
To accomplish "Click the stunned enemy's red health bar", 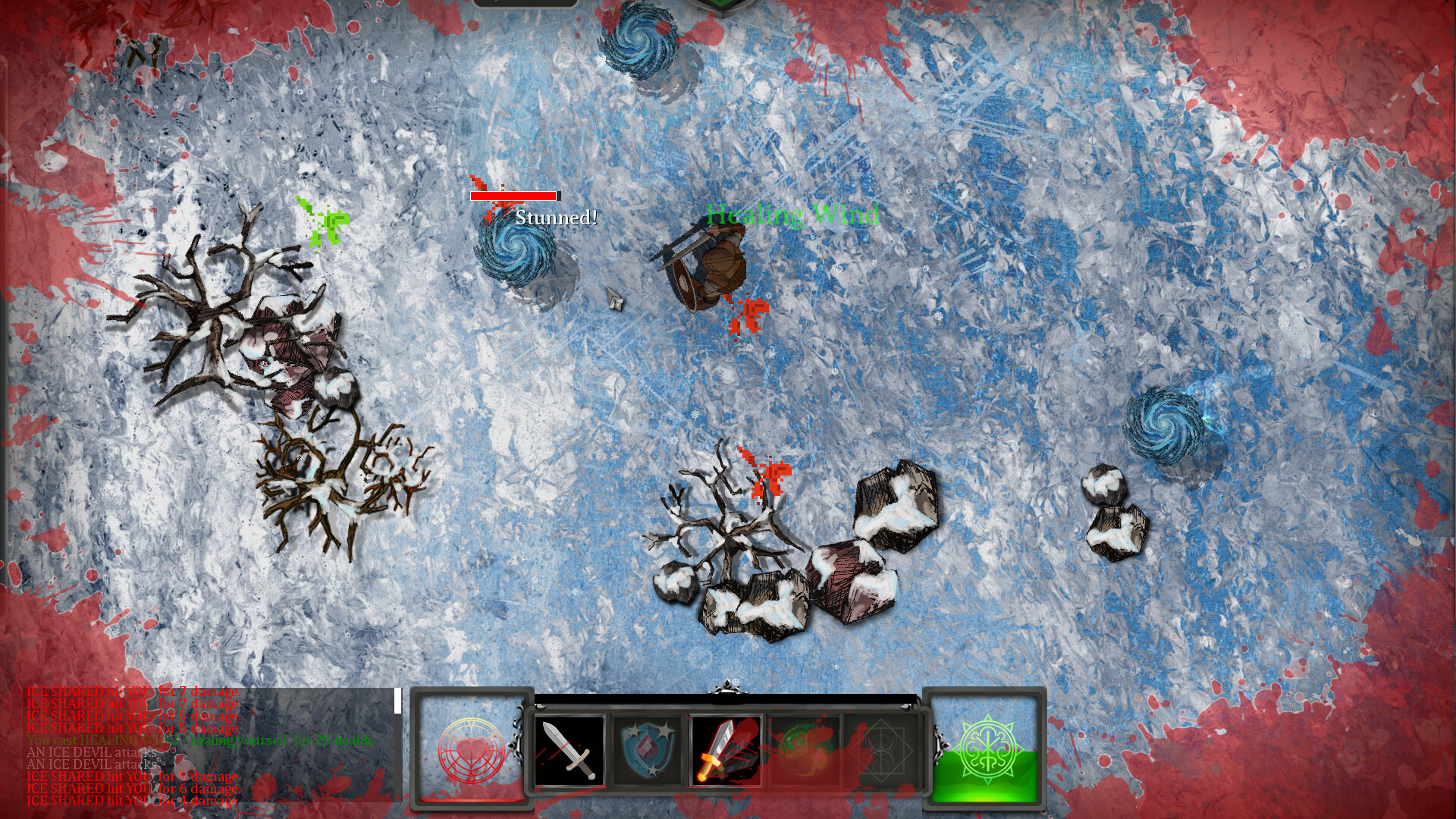I will pos(516,196).
